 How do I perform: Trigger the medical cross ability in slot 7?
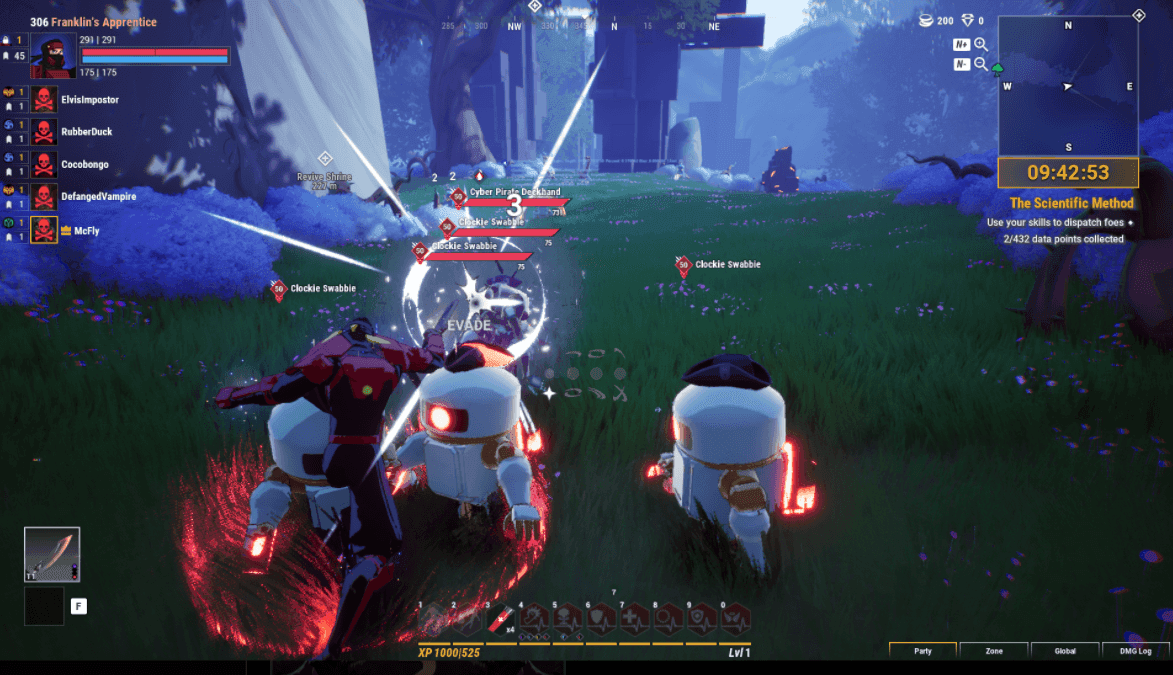pyautogui.click(x=635, y=620)
